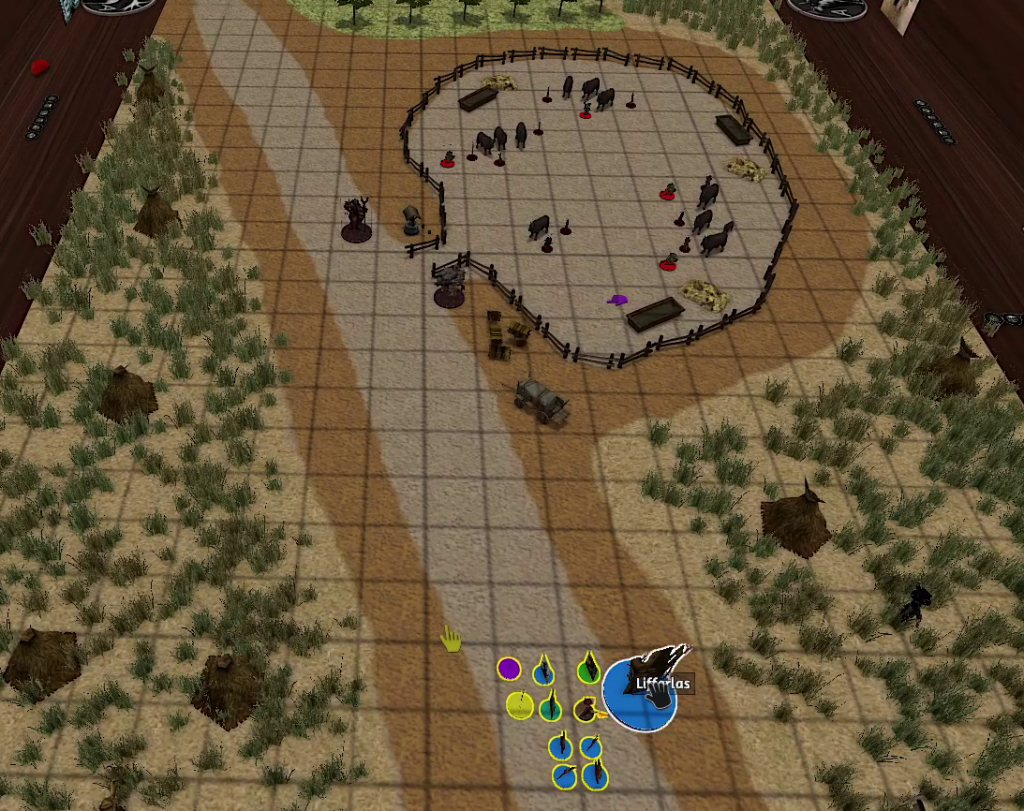Screen dimensions: 1024x811
Task: Select the plain yellow round token
Action: point(518,705)
